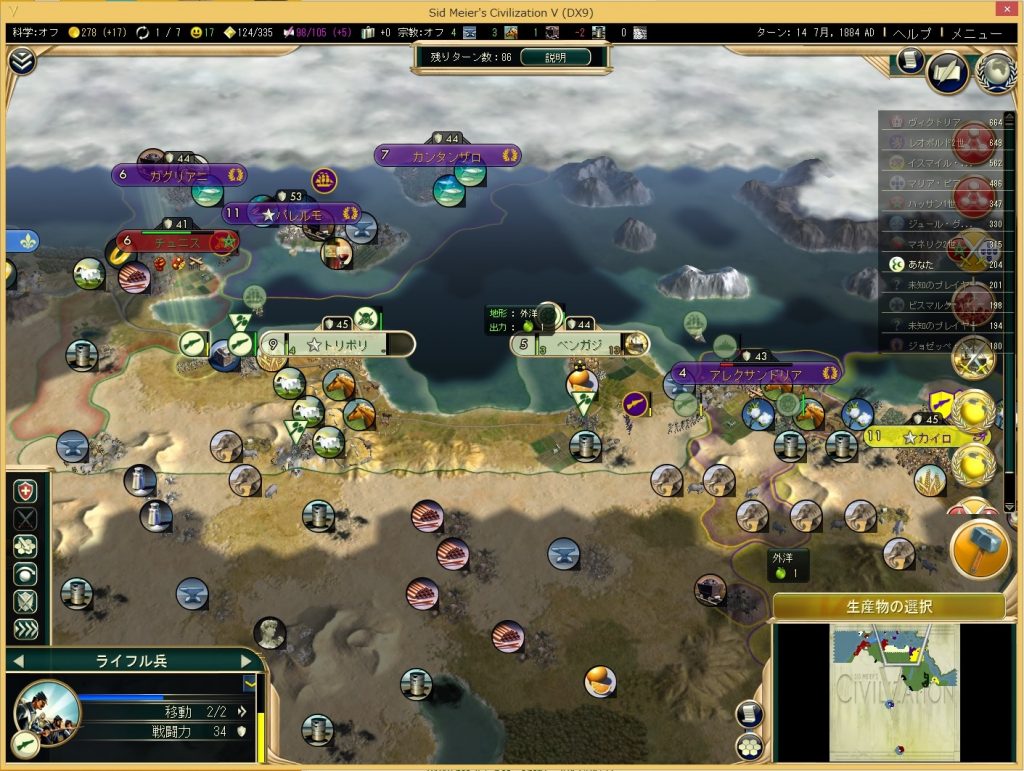Click the hammer production notification icon
1024x771 pixels.
point(979,549)
